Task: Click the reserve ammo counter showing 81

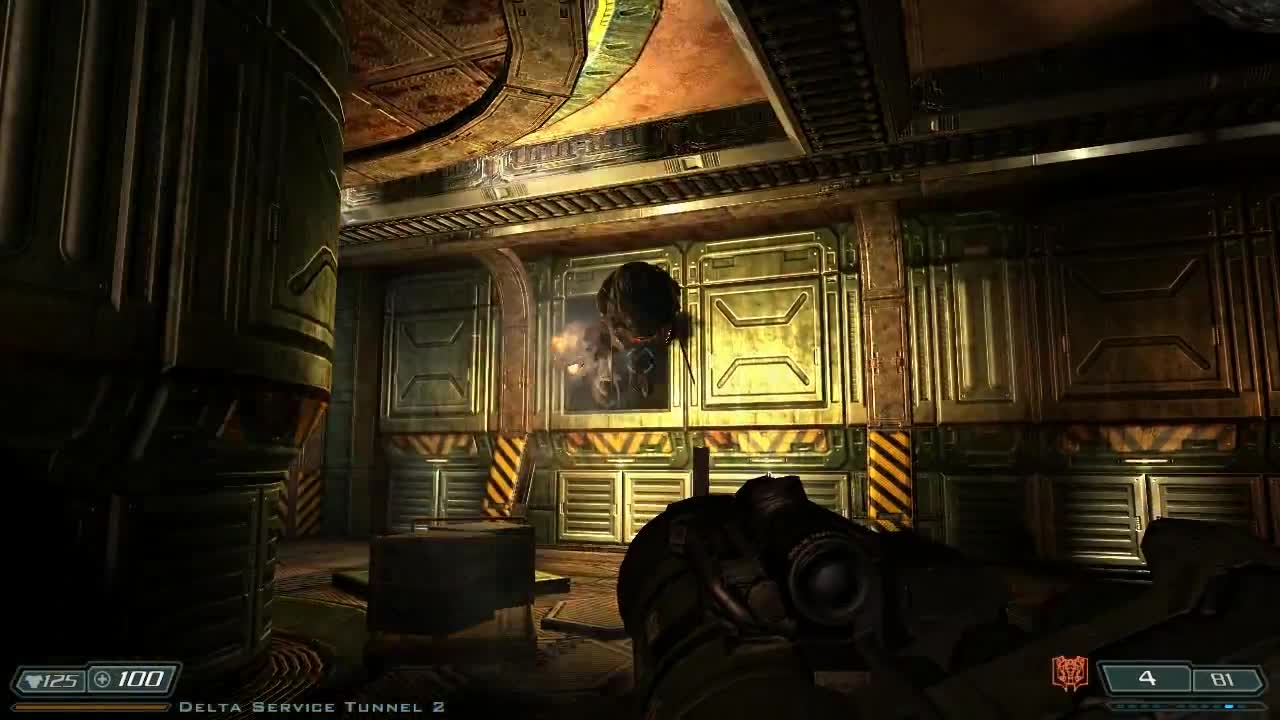Action: pos(1224,678)
